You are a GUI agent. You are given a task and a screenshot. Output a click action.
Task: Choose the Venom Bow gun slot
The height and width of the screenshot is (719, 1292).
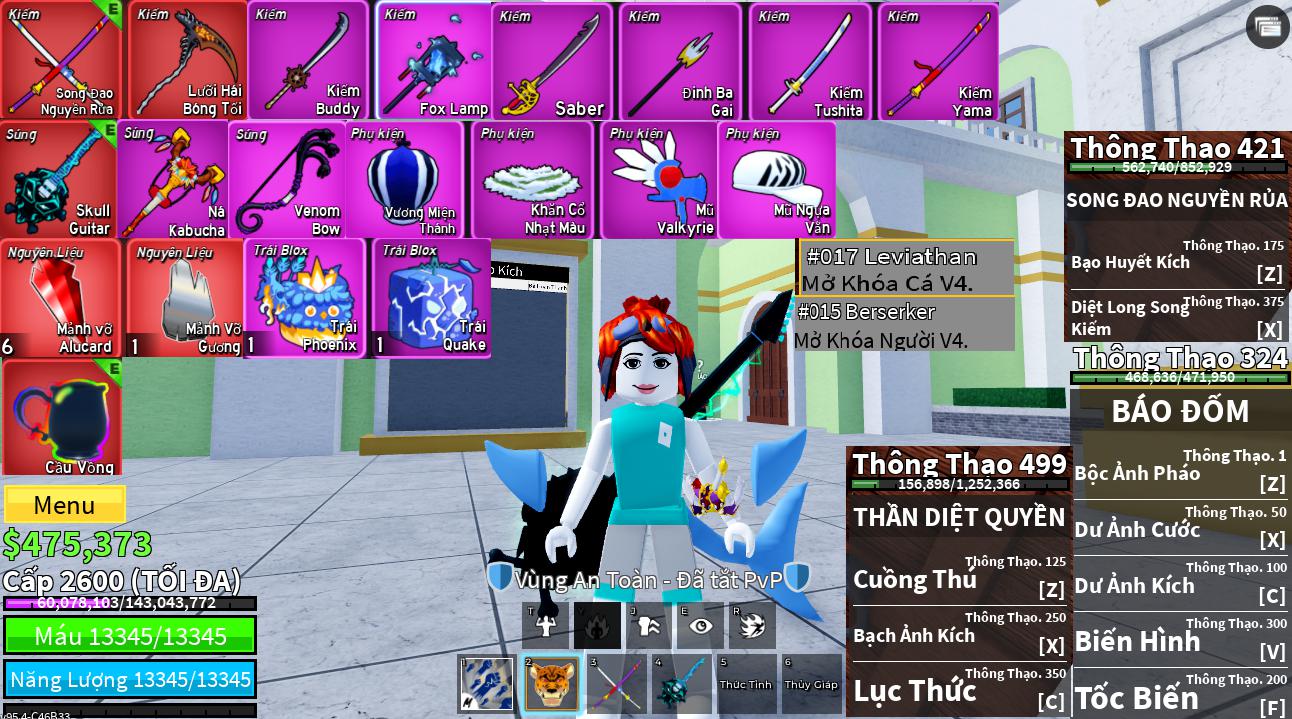pos(289,180)
